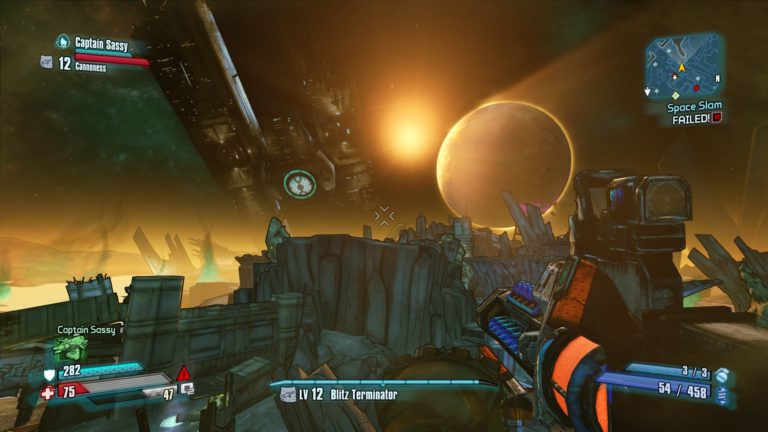Image resolution: width=768 pixels, height=432 pixels.
Task: Select the grenade count icon
Action: 722,375
